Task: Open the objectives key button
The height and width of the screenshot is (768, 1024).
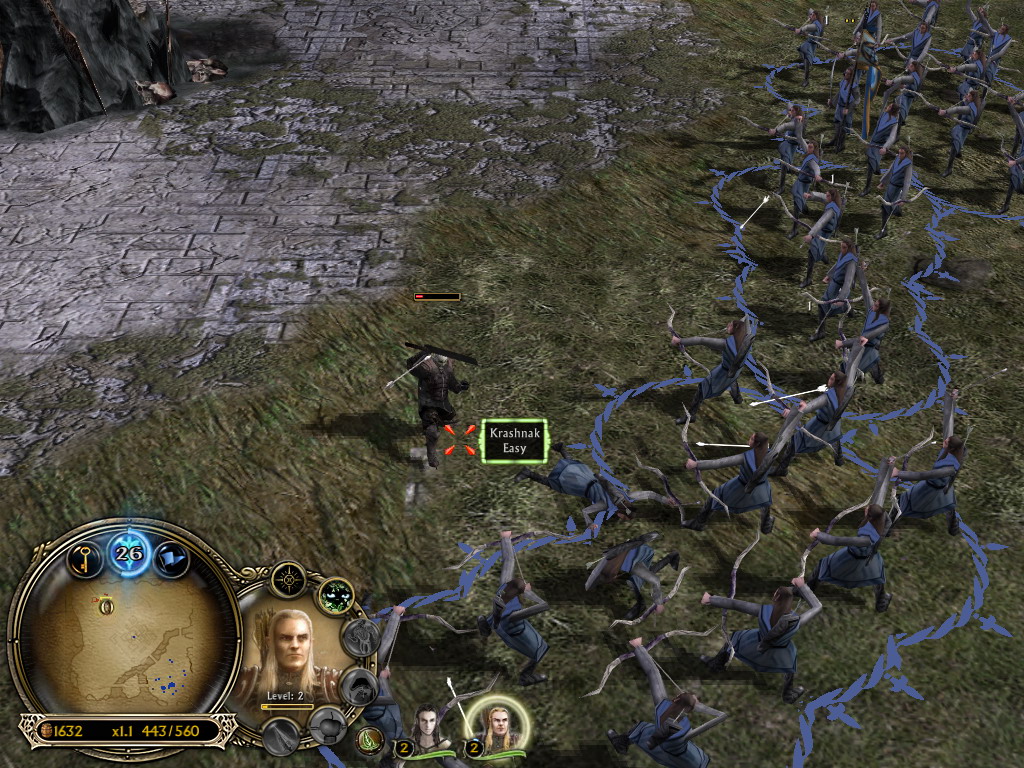Action: coord(86,556)
